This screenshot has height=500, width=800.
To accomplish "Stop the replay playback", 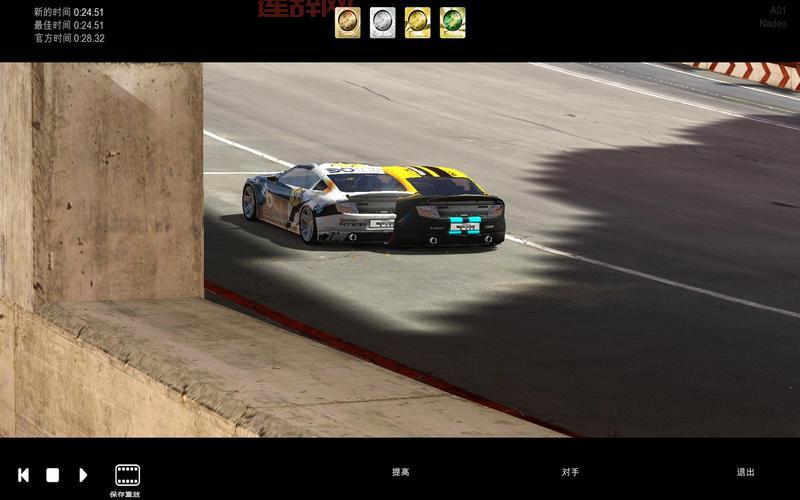I will (x=53, y=475).
